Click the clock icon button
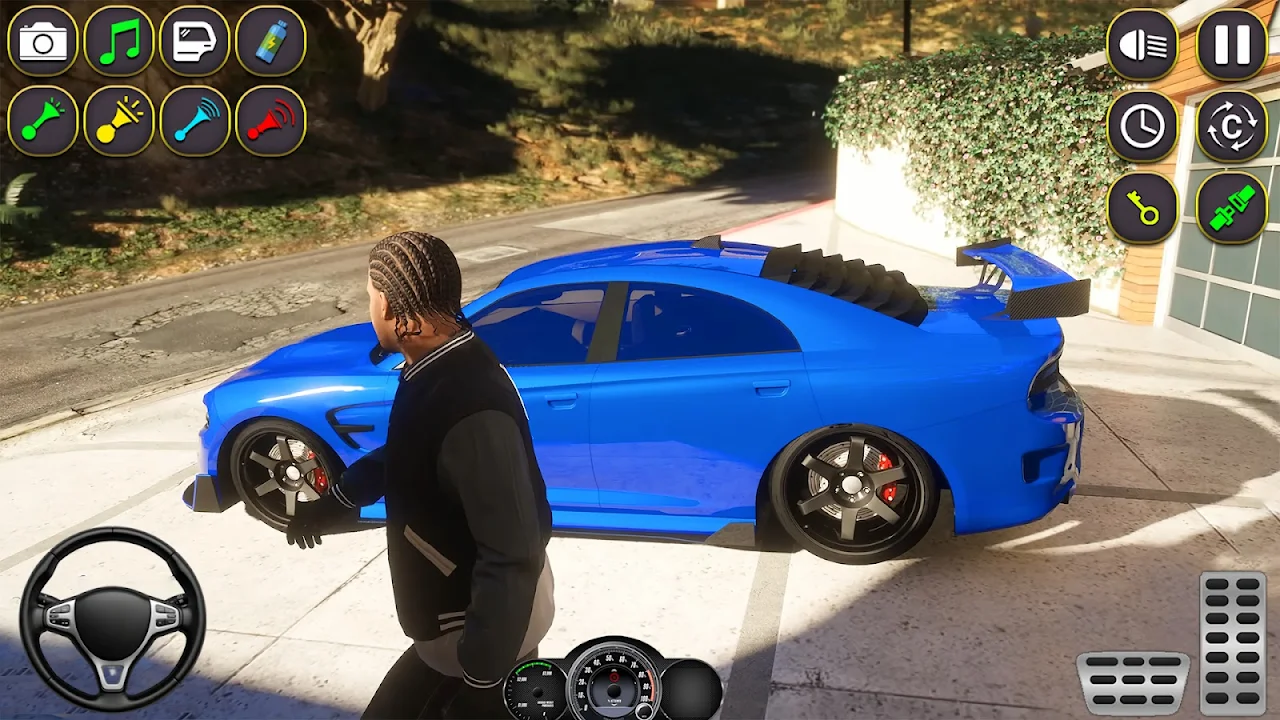The height and width of the screenshot is (720, 1280). (x=1142, y=126)
